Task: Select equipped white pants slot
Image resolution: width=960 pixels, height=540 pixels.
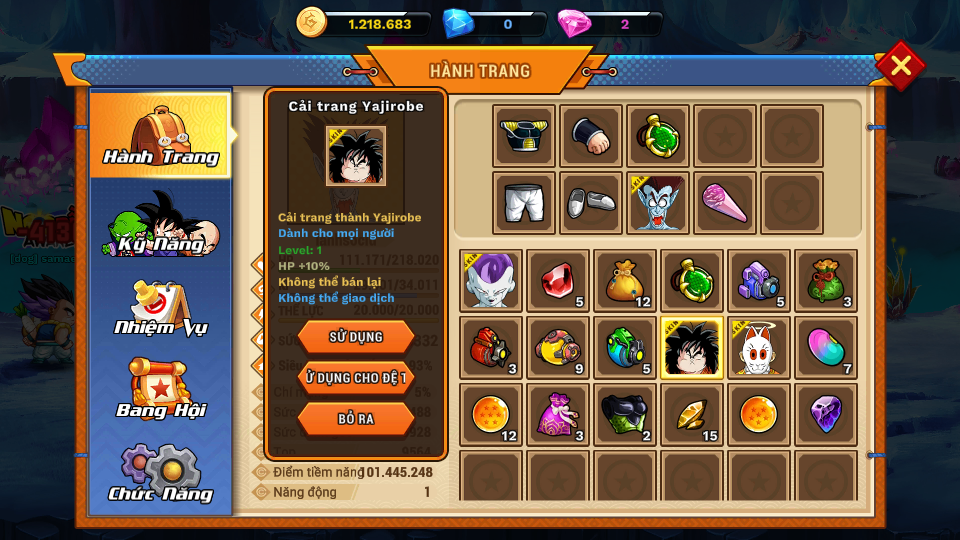Action: [x=524, y=203]
